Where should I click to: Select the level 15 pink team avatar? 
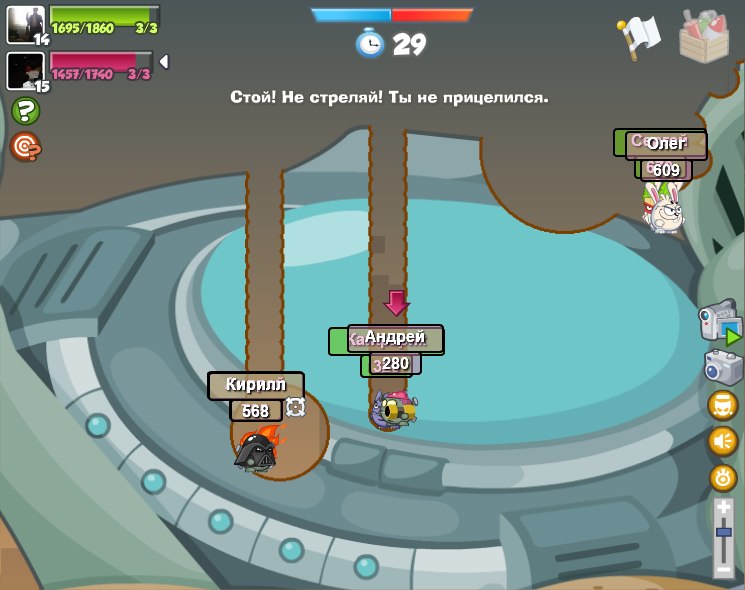click(25, 70)
